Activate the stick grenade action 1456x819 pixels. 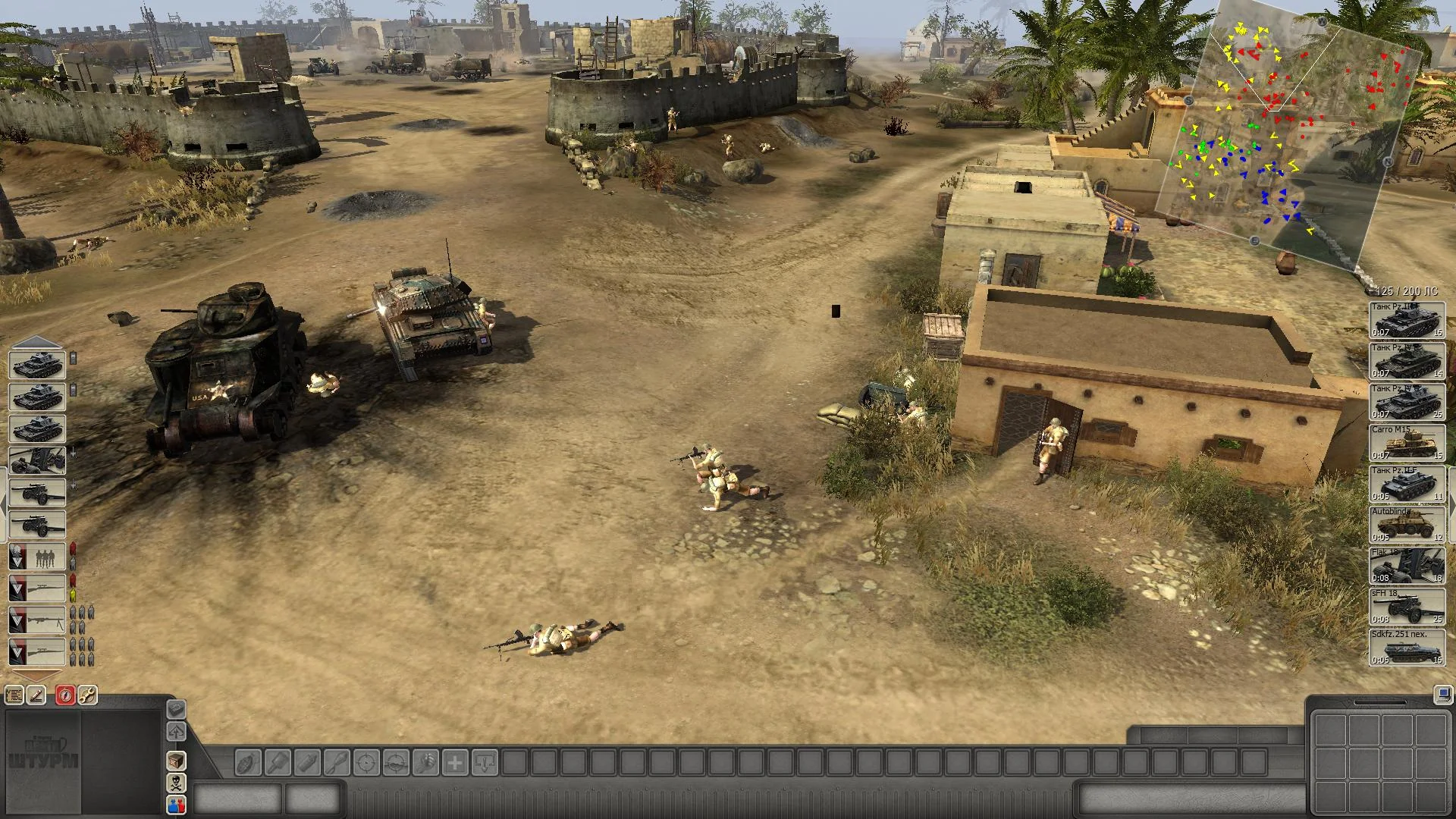tap(278, 762)
